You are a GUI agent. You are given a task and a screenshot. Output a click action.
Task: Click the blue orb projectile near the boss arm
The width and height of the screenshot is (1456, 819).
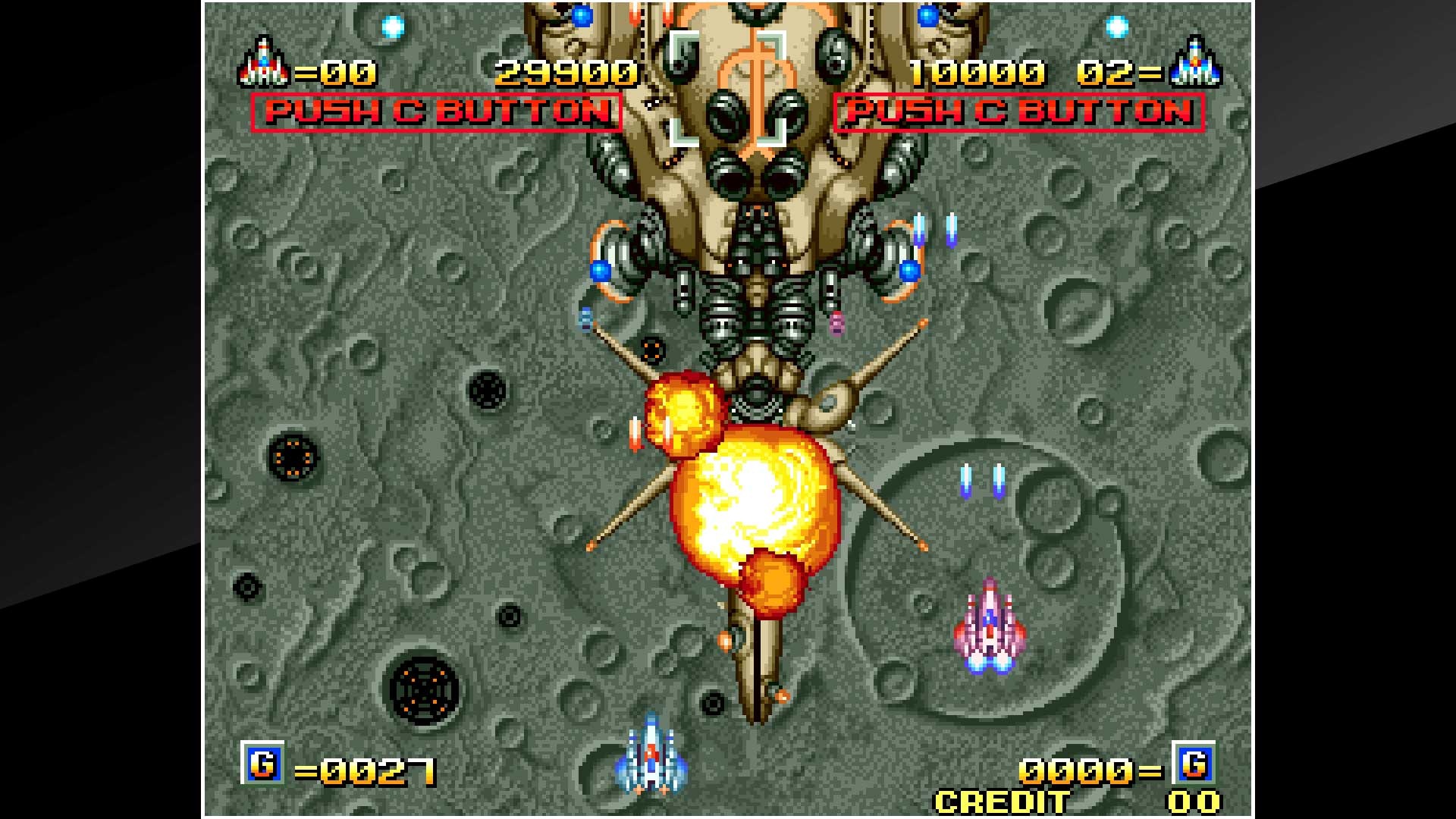(601, 271)
